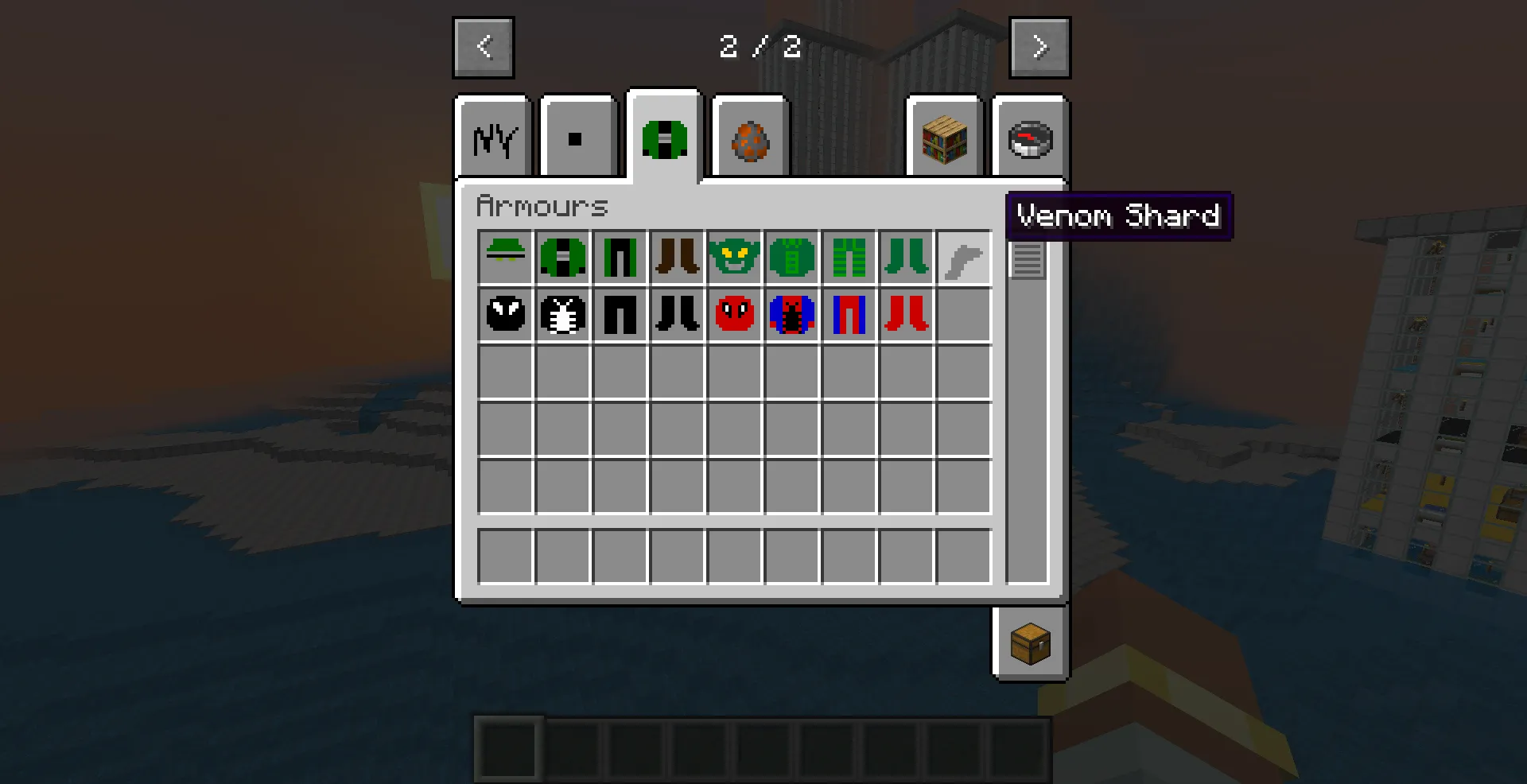
Task: Switch to the black square items tab
Action: (x=578, y=137)
